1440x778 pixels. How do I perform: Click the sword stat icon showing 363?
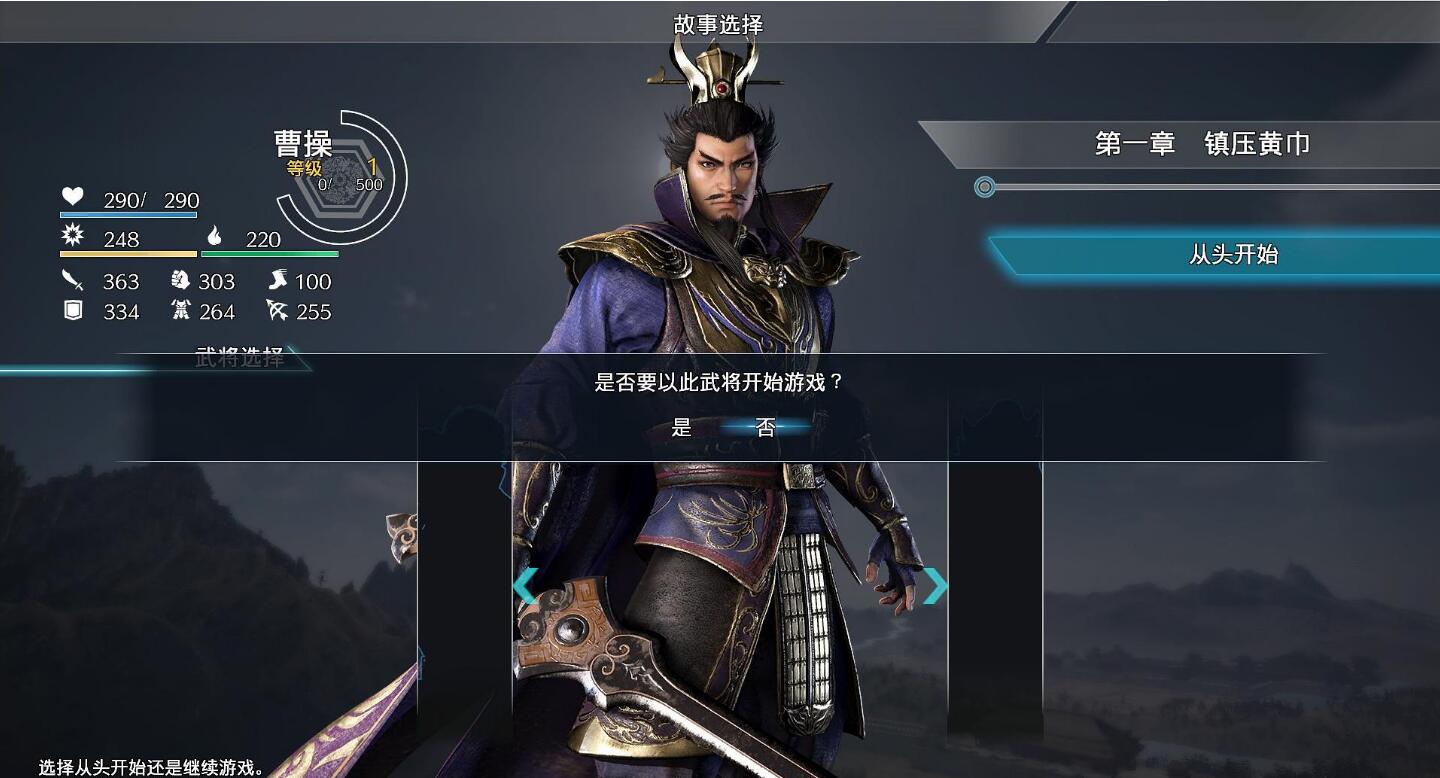pos(73,281)
